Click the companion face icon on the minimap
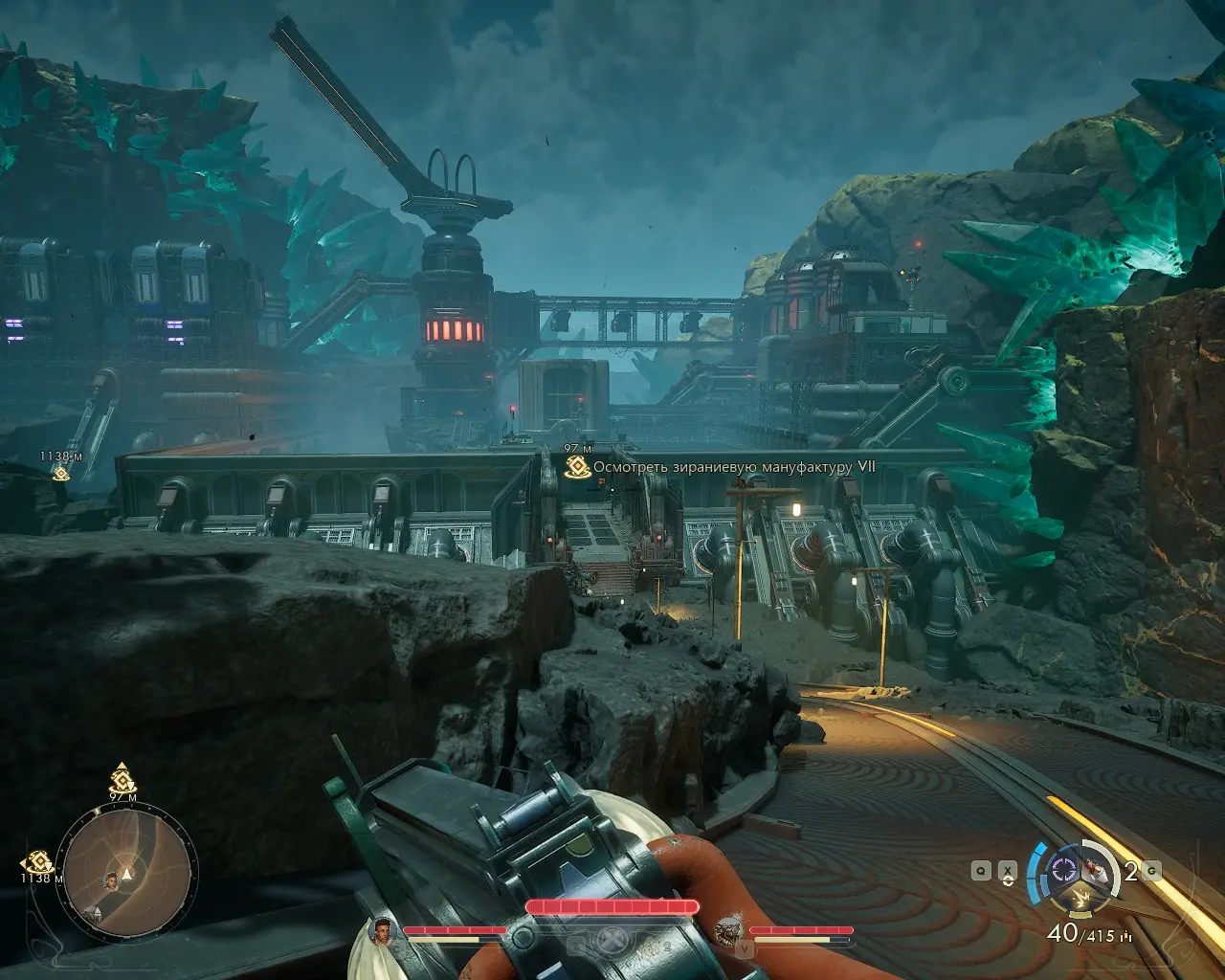Viewport: 1225px width, 980px height. 111,879
